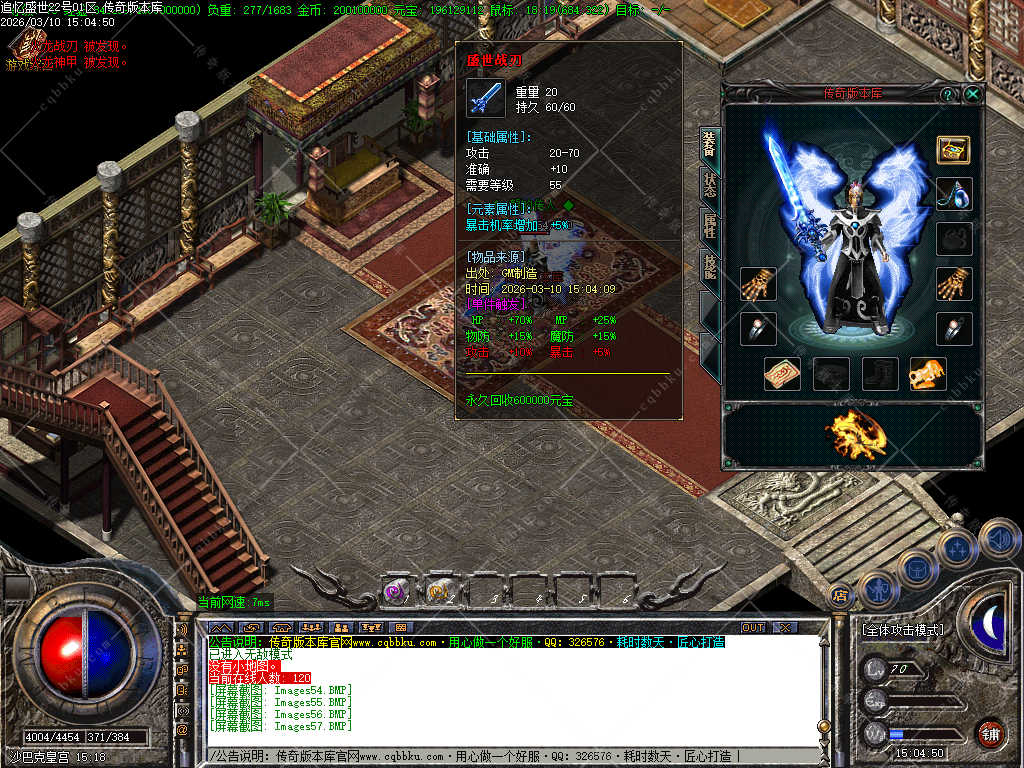
Task: Open the bag round button
Action: 916,569
